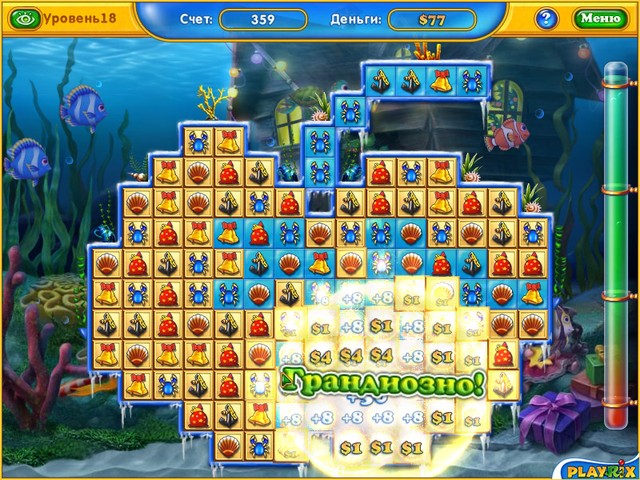Open the green Меню button
The width and height of the screenshot is (640, 480).
coord(600,18)
